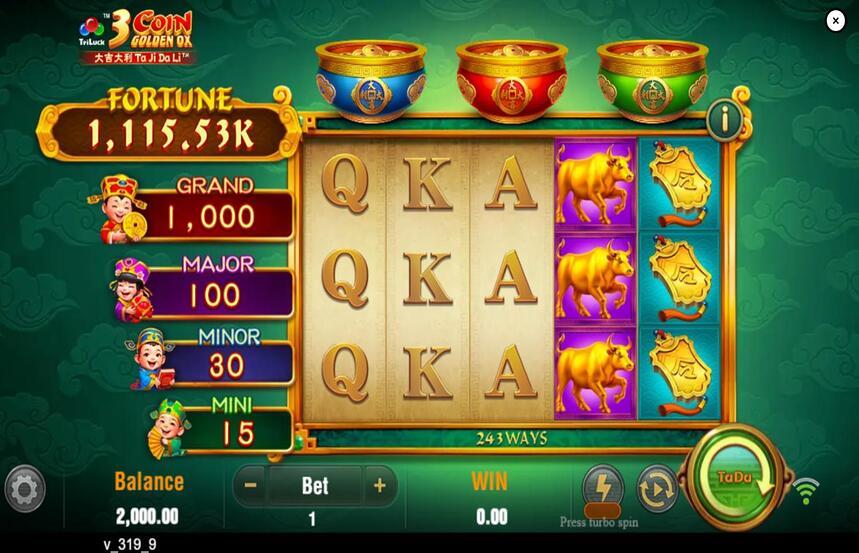859x553 pixels.
Task: Toggle turbo spin lightning button
Action: tap(603, 487)
